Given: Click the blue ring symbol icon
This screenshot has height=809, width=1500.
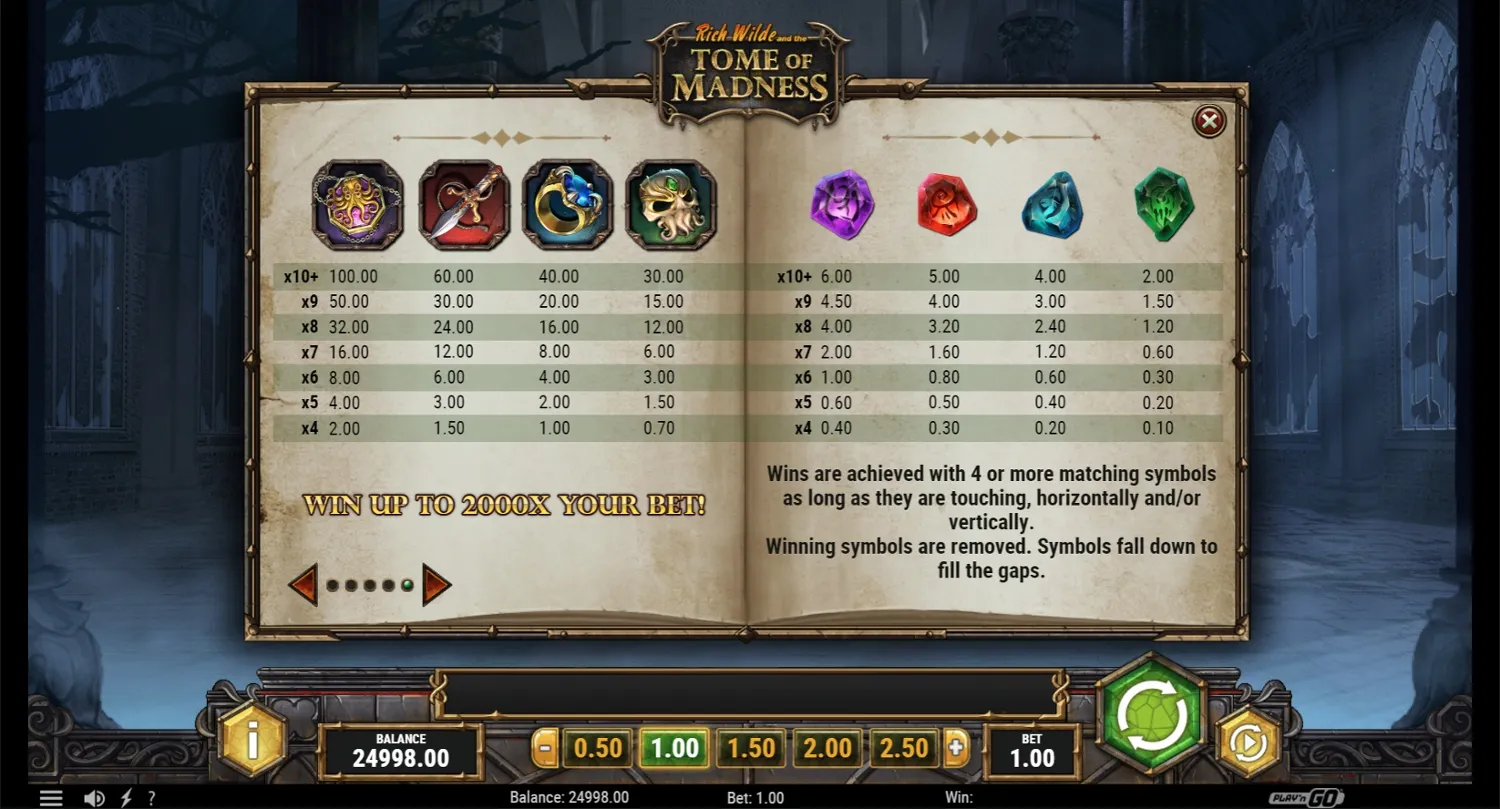Looking at the screenshot, I should coord(568,203).
